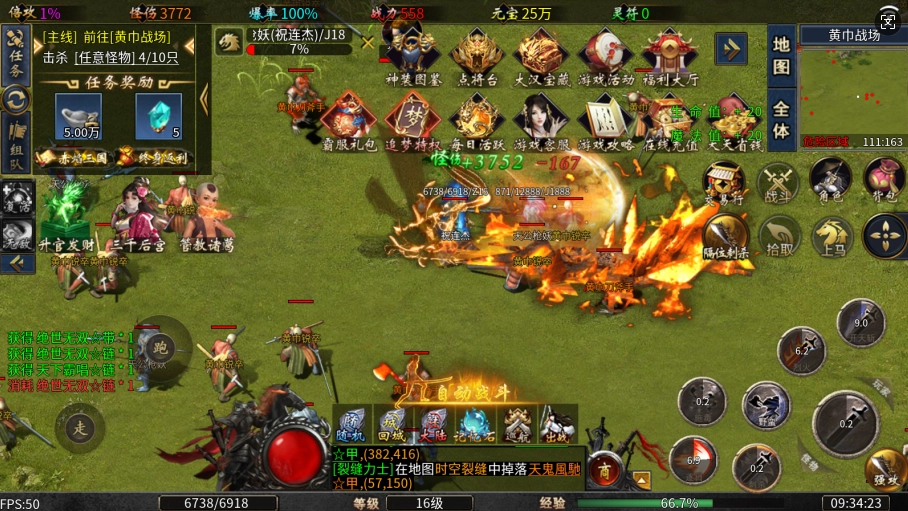
Task: Open the 背包 backpack
Action: coord(884,180)
